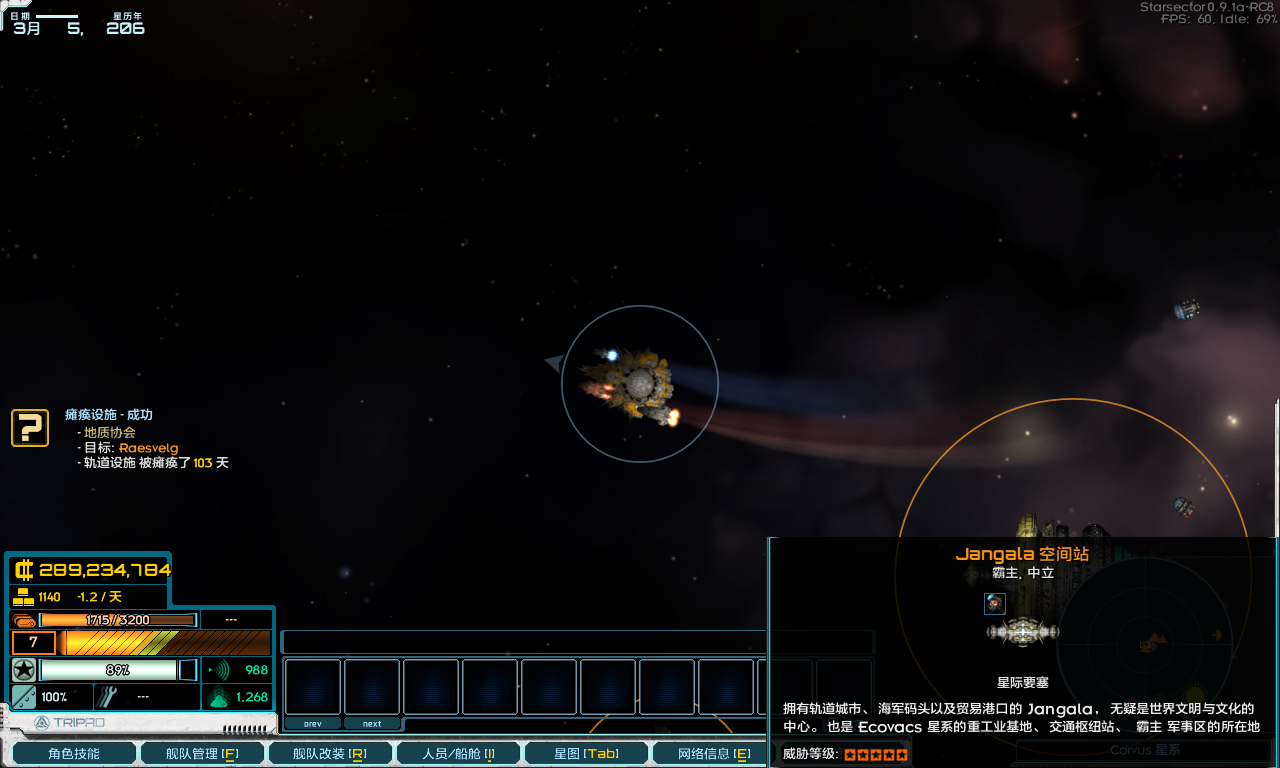Click the question mark intel notification icon
The image size is (1280, 768).
(x=30, y=427)
